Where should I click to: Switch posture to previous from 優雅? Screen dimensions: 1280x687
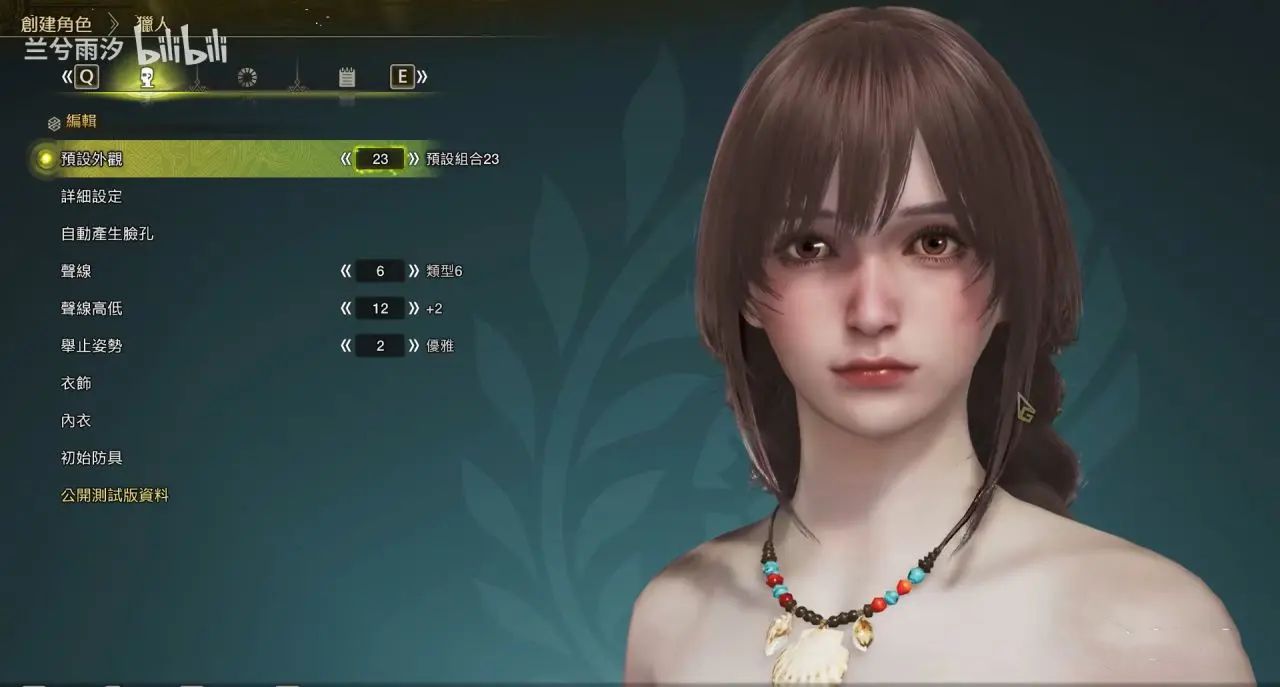(x=346, y=346)
